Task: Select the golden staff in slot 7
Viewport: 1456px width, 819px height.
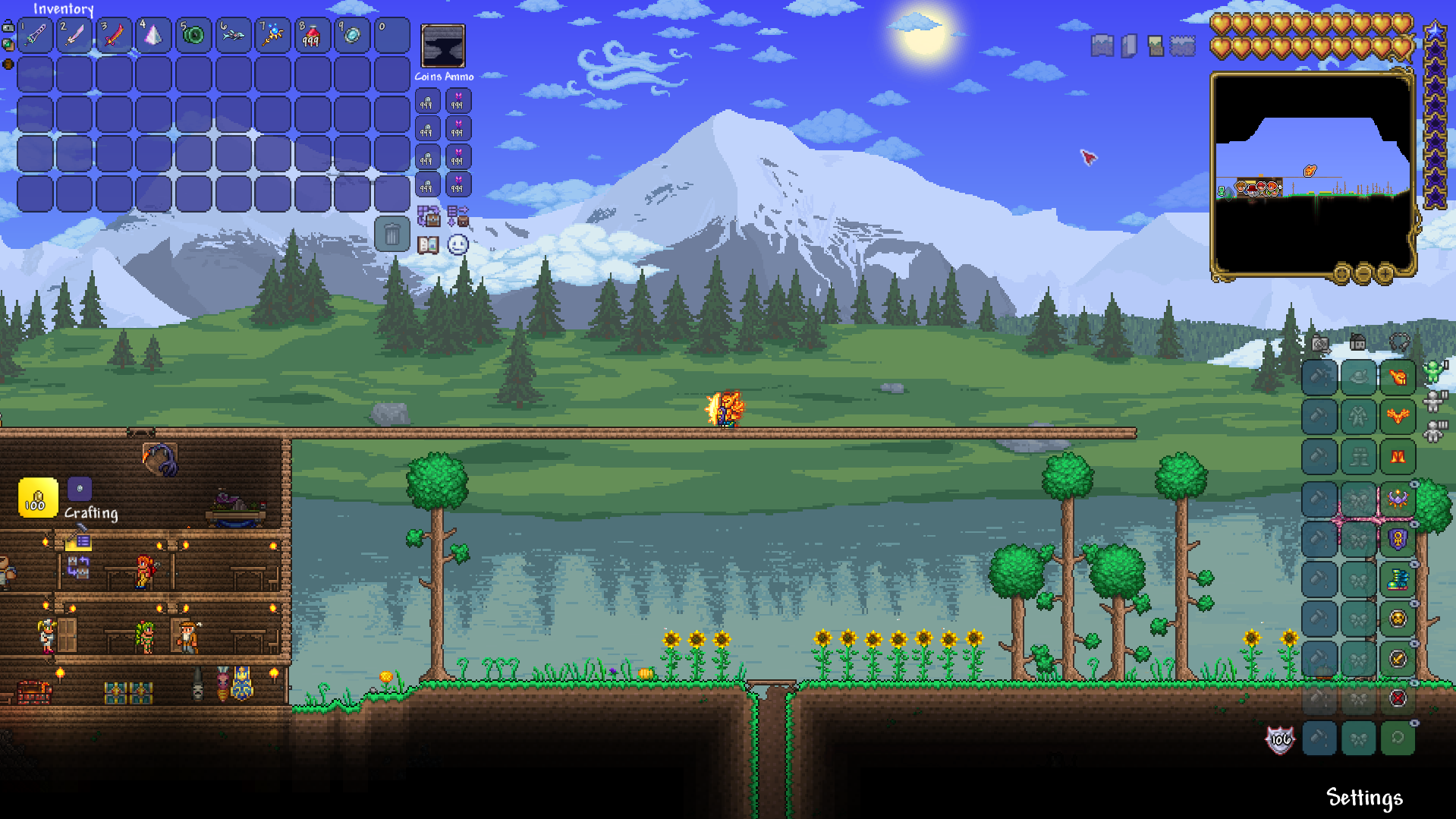Action: [x=272, y=35]
